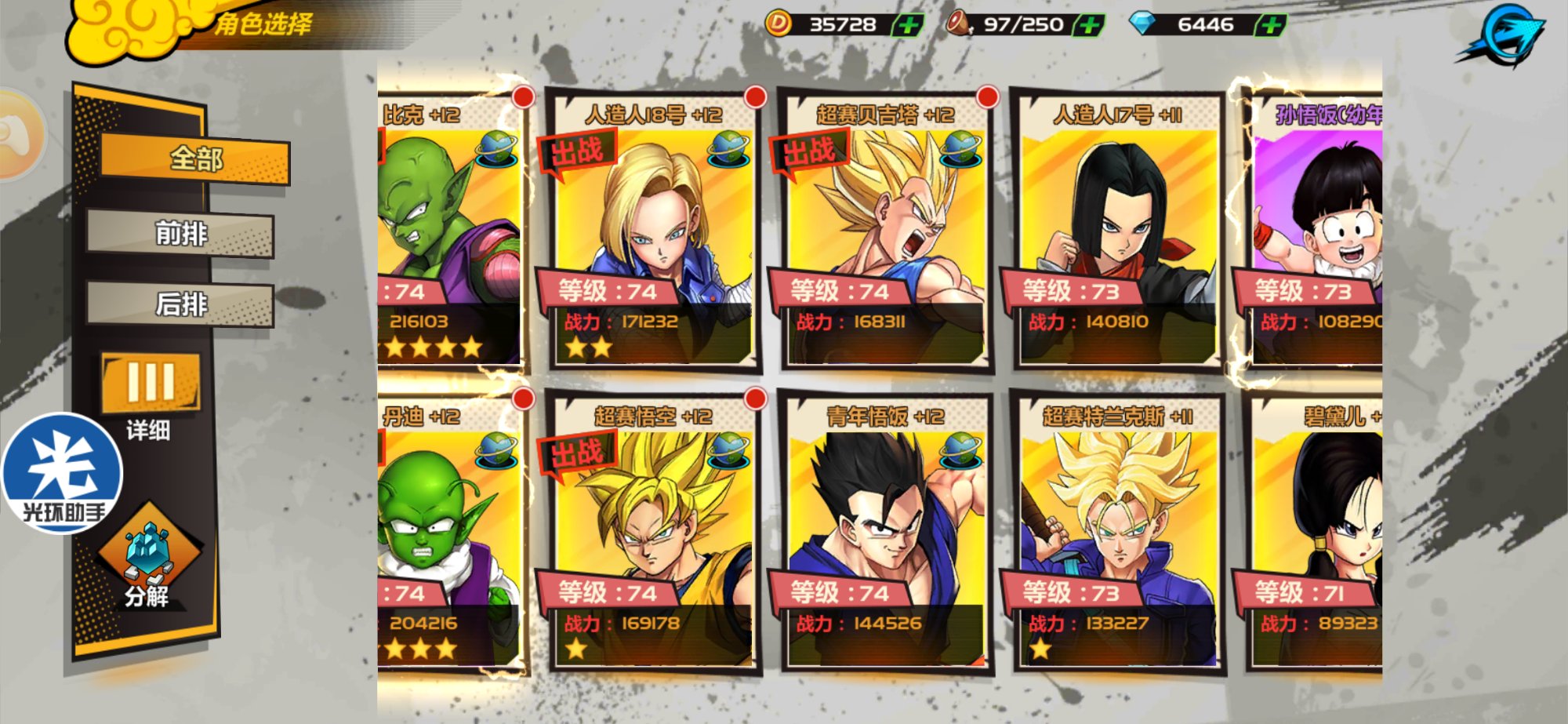Click the blue back arrow icon

(1504, 35)
